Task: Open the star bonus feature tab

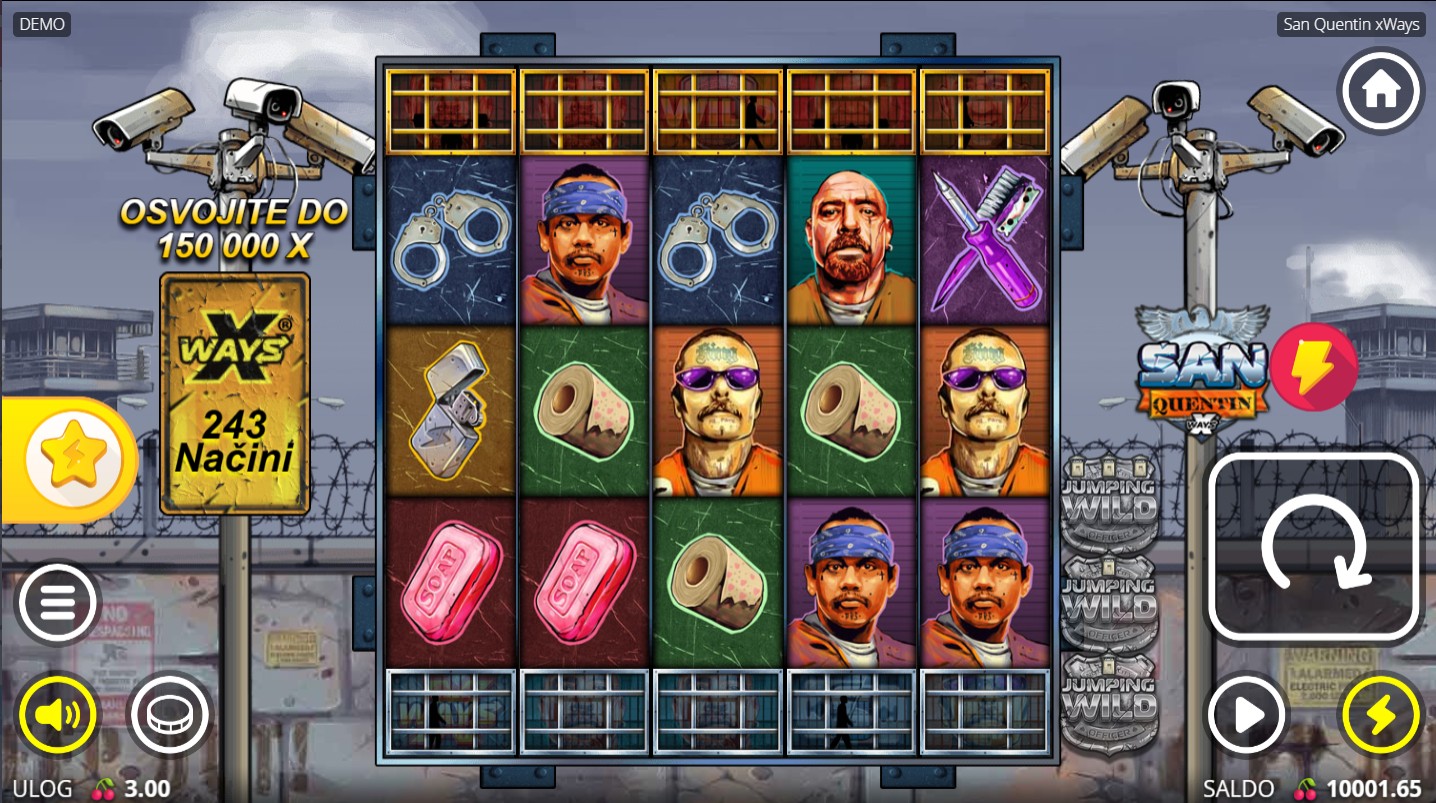Action: point(70,461)
